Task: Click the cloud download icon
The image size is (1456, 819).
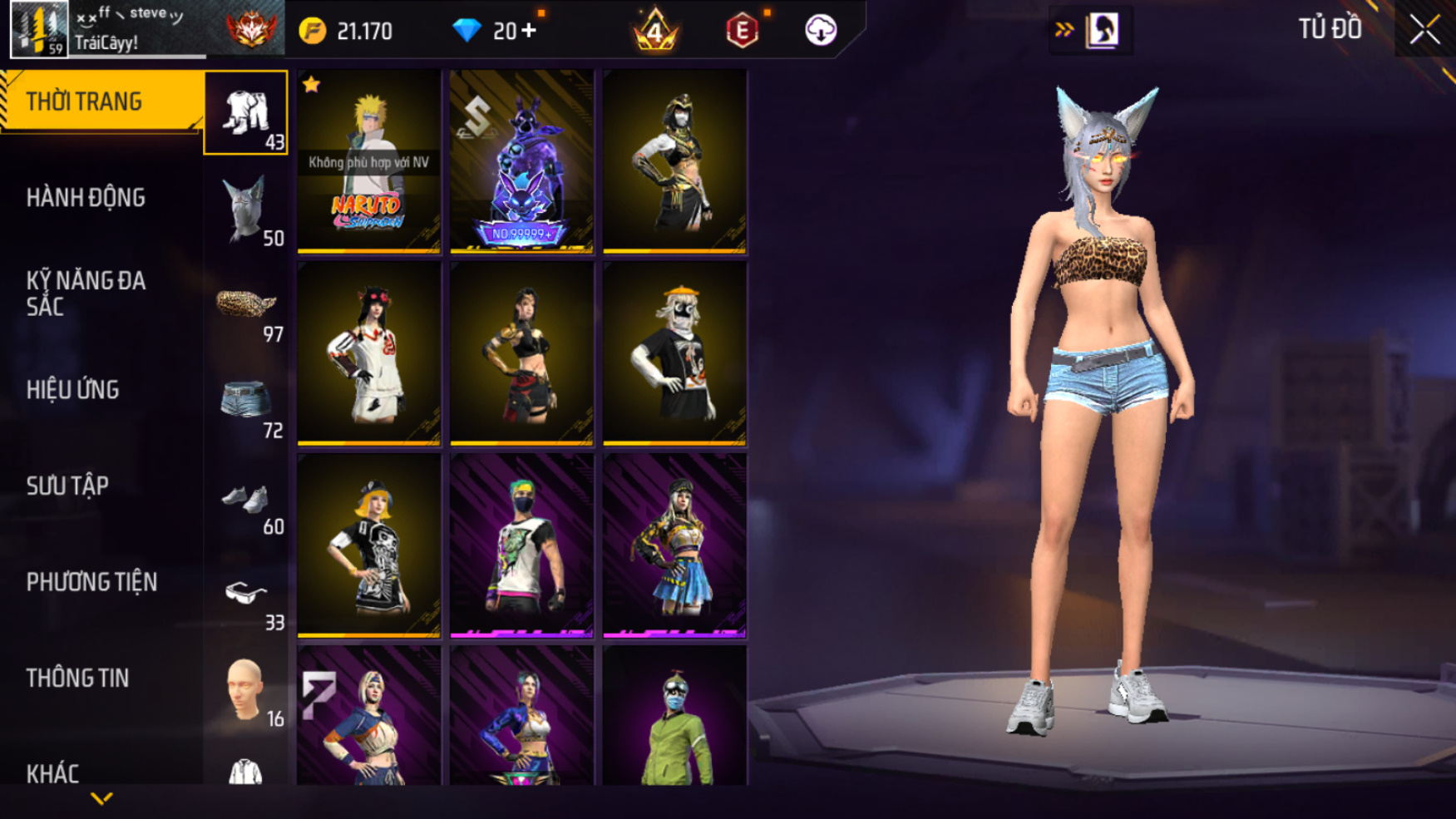Action: (820, 31)
